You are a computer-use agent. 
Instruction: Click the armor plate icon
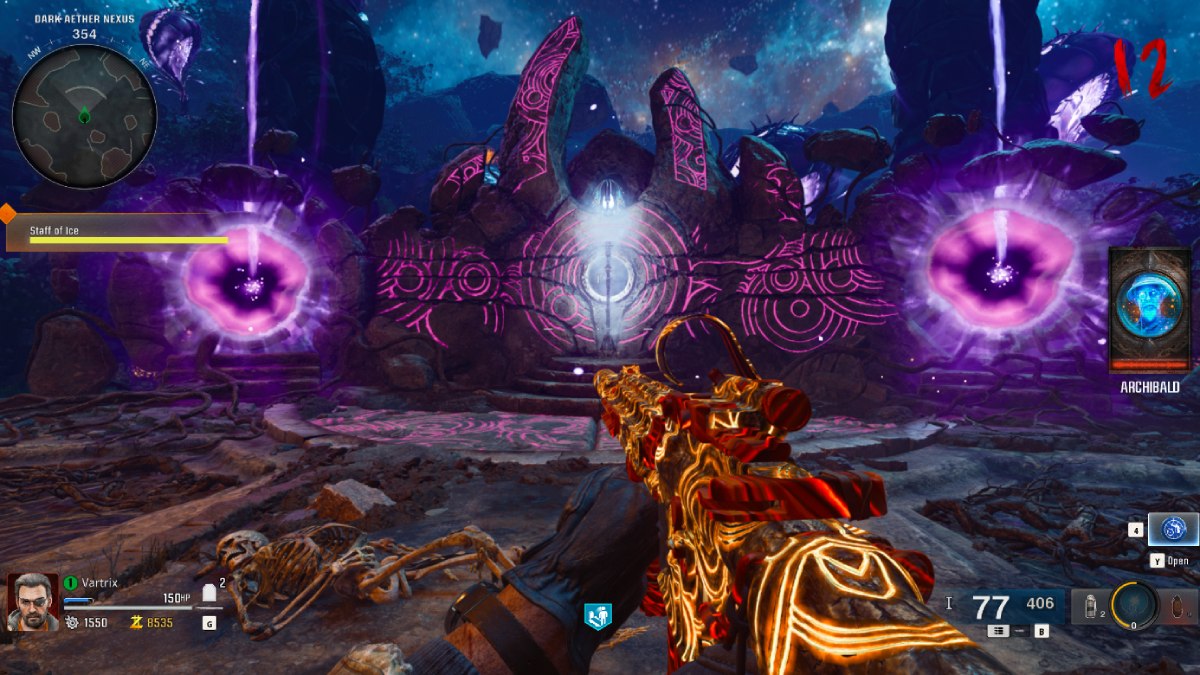tap(210, 594)
